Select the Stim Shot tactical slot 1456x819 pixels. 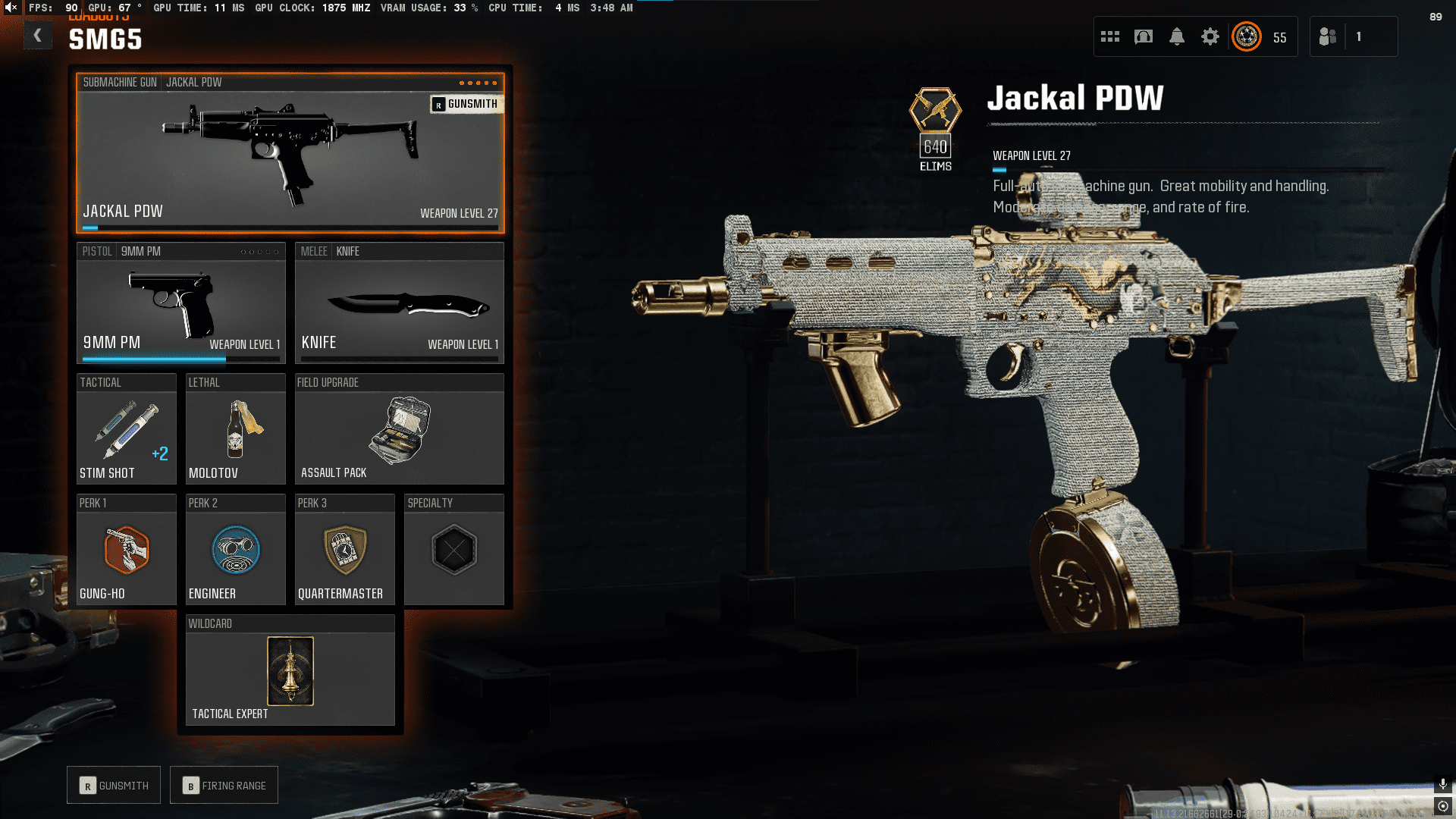coord(127,429)
